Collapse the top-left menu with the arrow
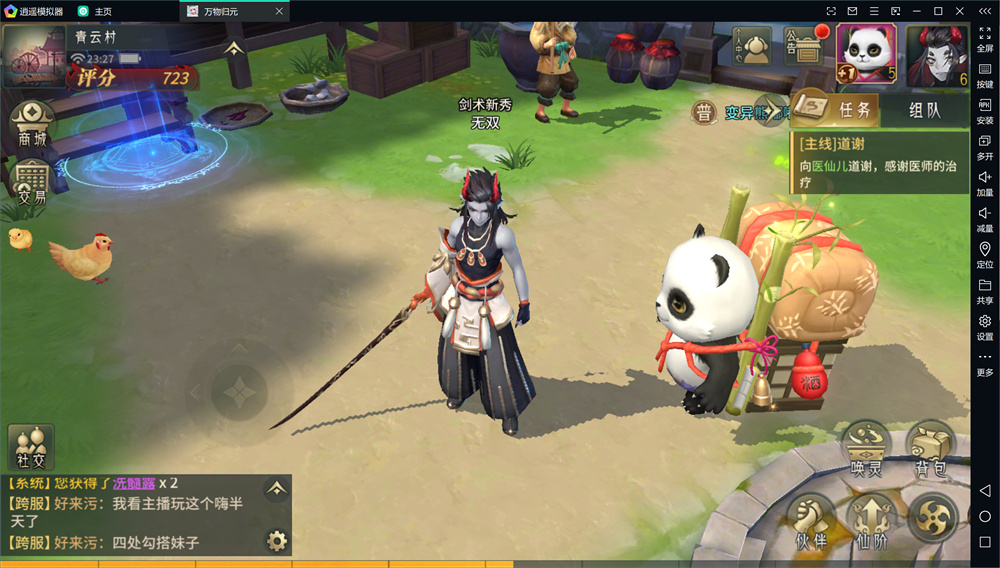The width and height of the screenshot is (1000, 568). click(x=233, y=49)
